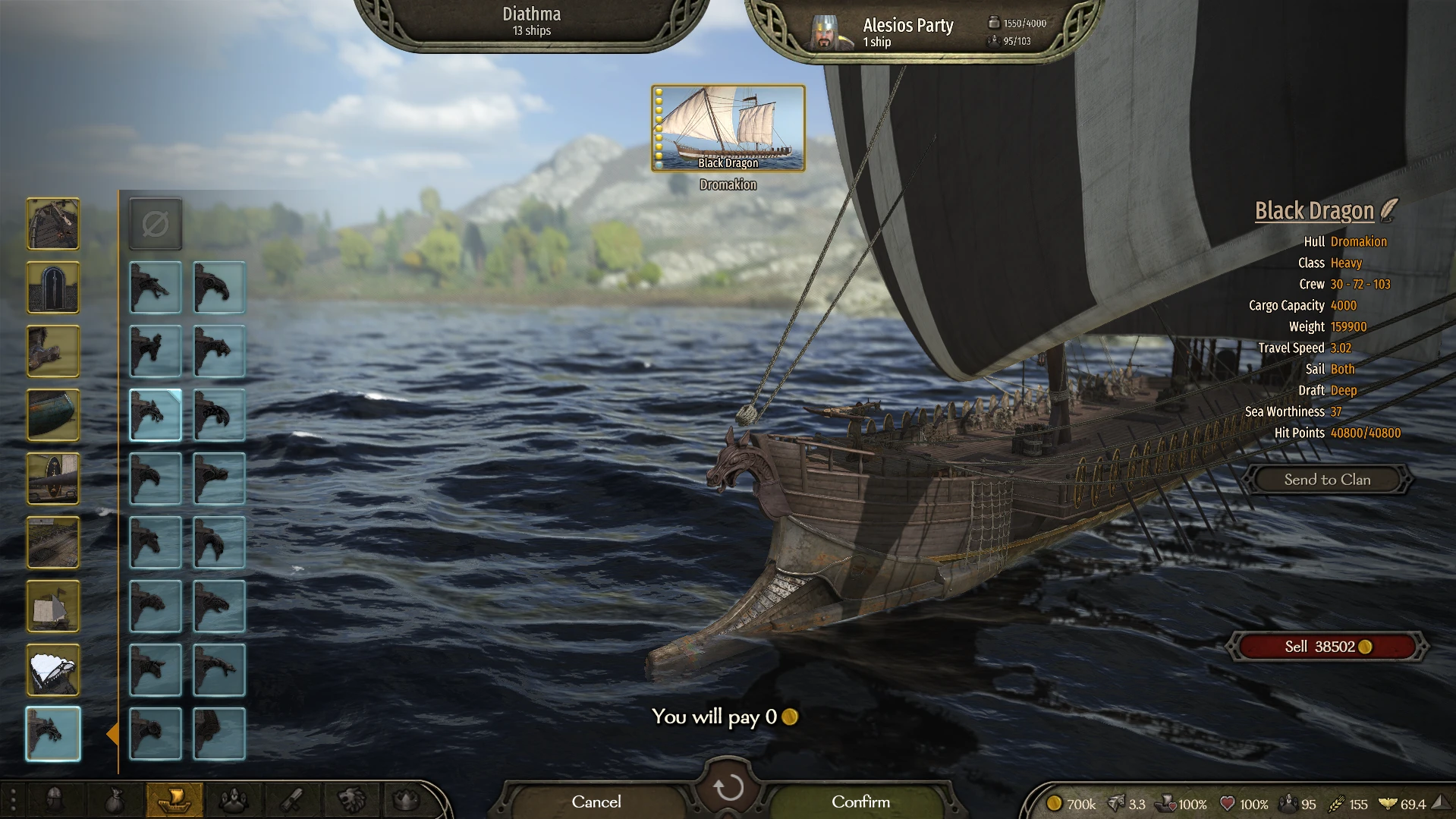The image size is (1456, 819).
Task: Click the wheat food icon in the status bar
Action: coord(1337,803)
